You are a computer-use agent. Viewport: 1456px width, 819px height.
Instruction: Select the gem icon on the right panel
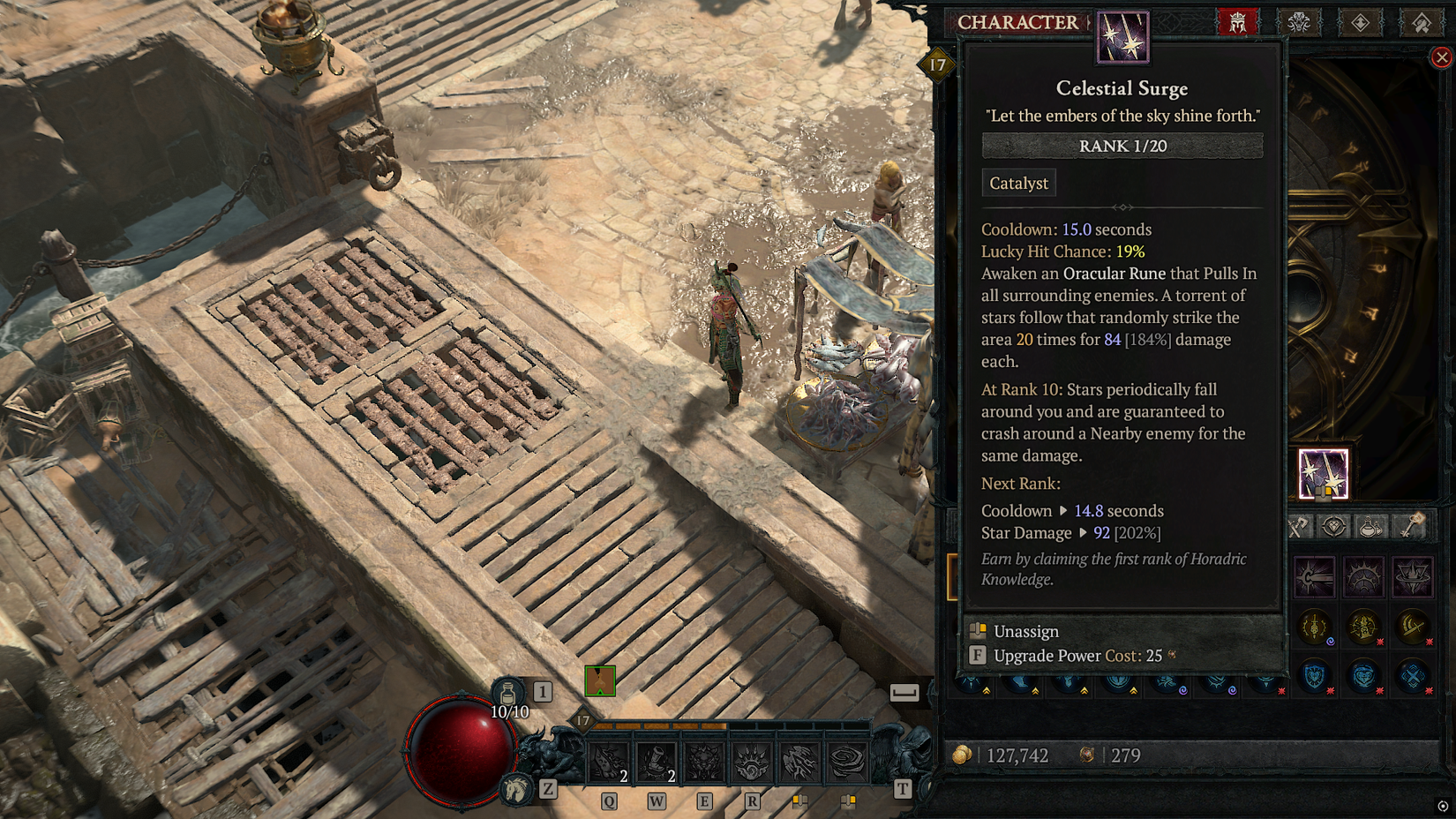pos(1334,525)
